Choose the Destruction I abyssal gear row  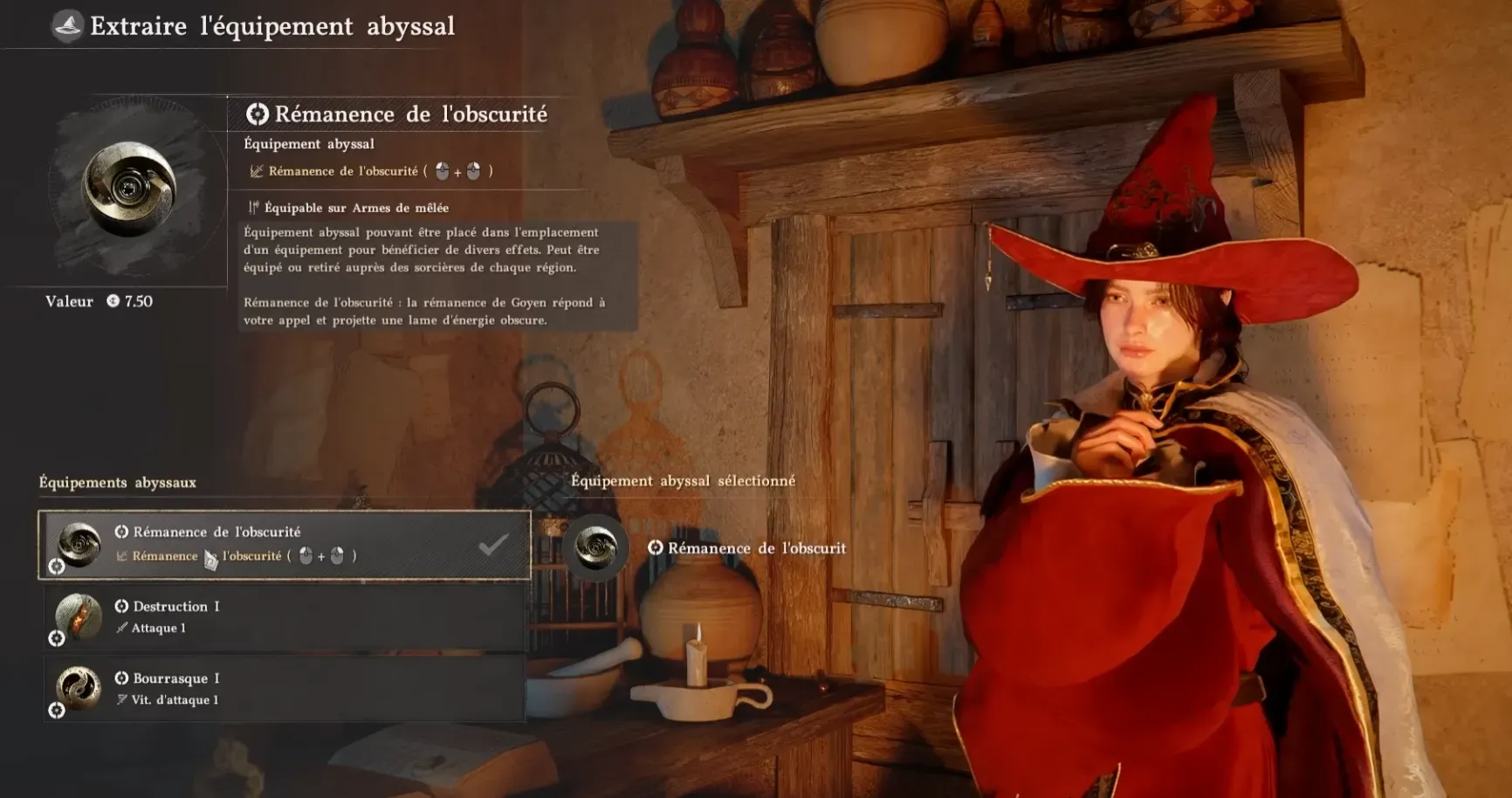pyautogui.click(x=284, y=617)
